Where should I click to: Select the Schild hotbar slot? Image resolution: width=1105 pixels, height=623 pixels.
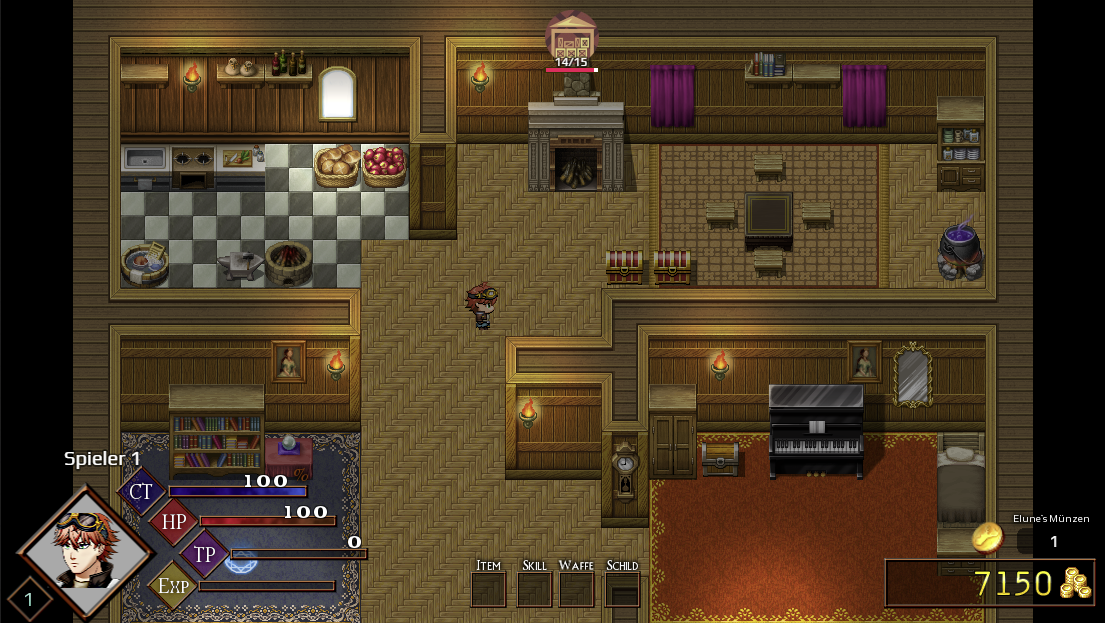point(622,589)
